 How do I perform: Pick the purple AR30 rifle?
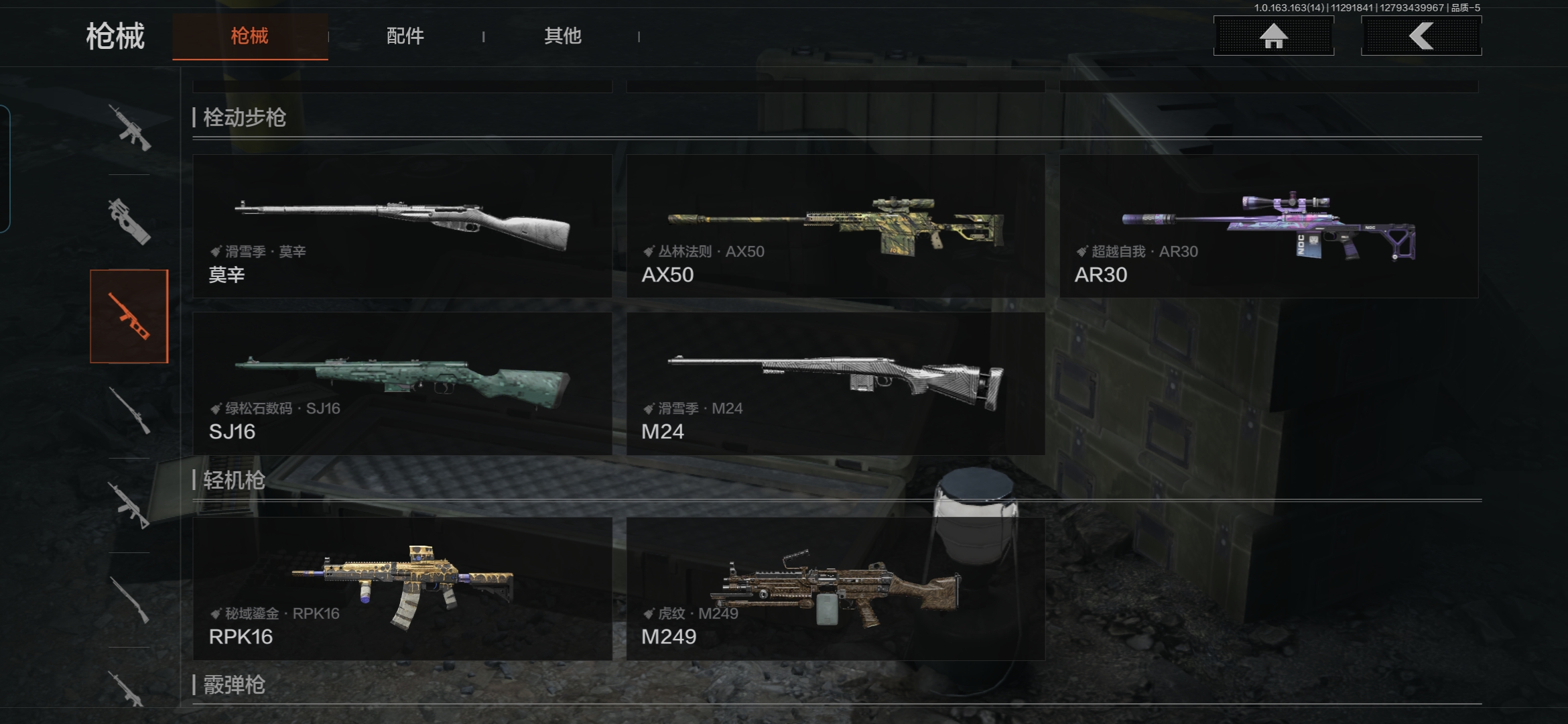pos(1268,227)
